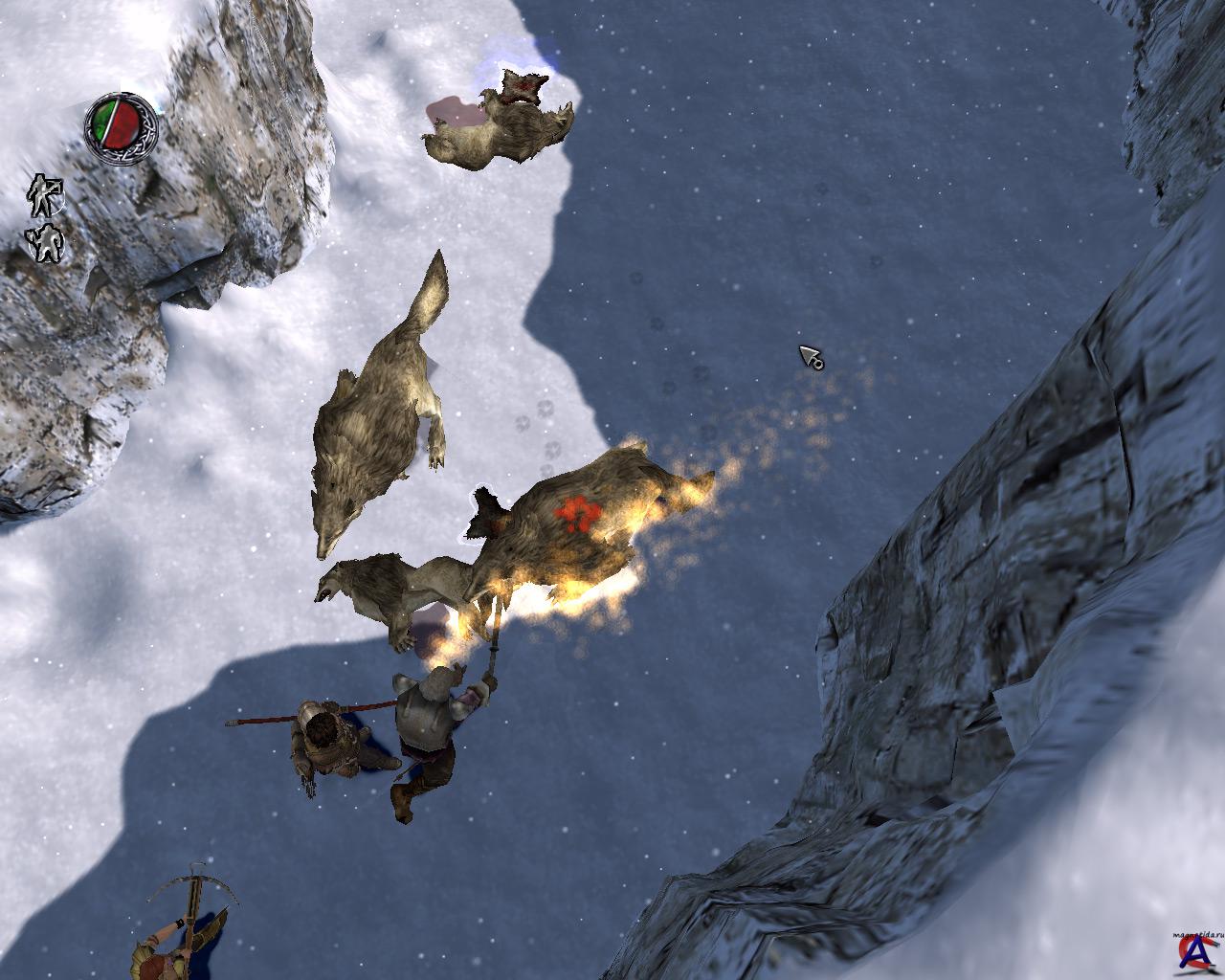Select the archer stance icon
Image resolution: width=1225 pixels, height=980 pixels.
tap(43, 194)
